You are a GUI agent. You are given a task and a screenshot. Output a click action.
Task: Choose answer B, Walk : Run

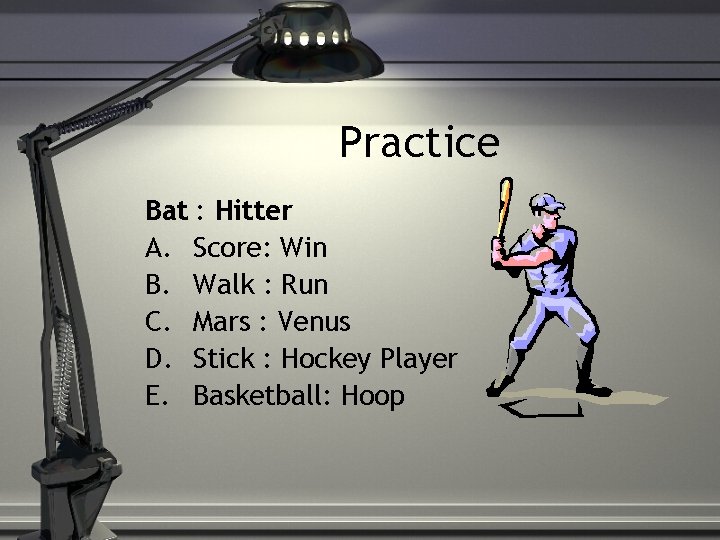click(259, 284)
